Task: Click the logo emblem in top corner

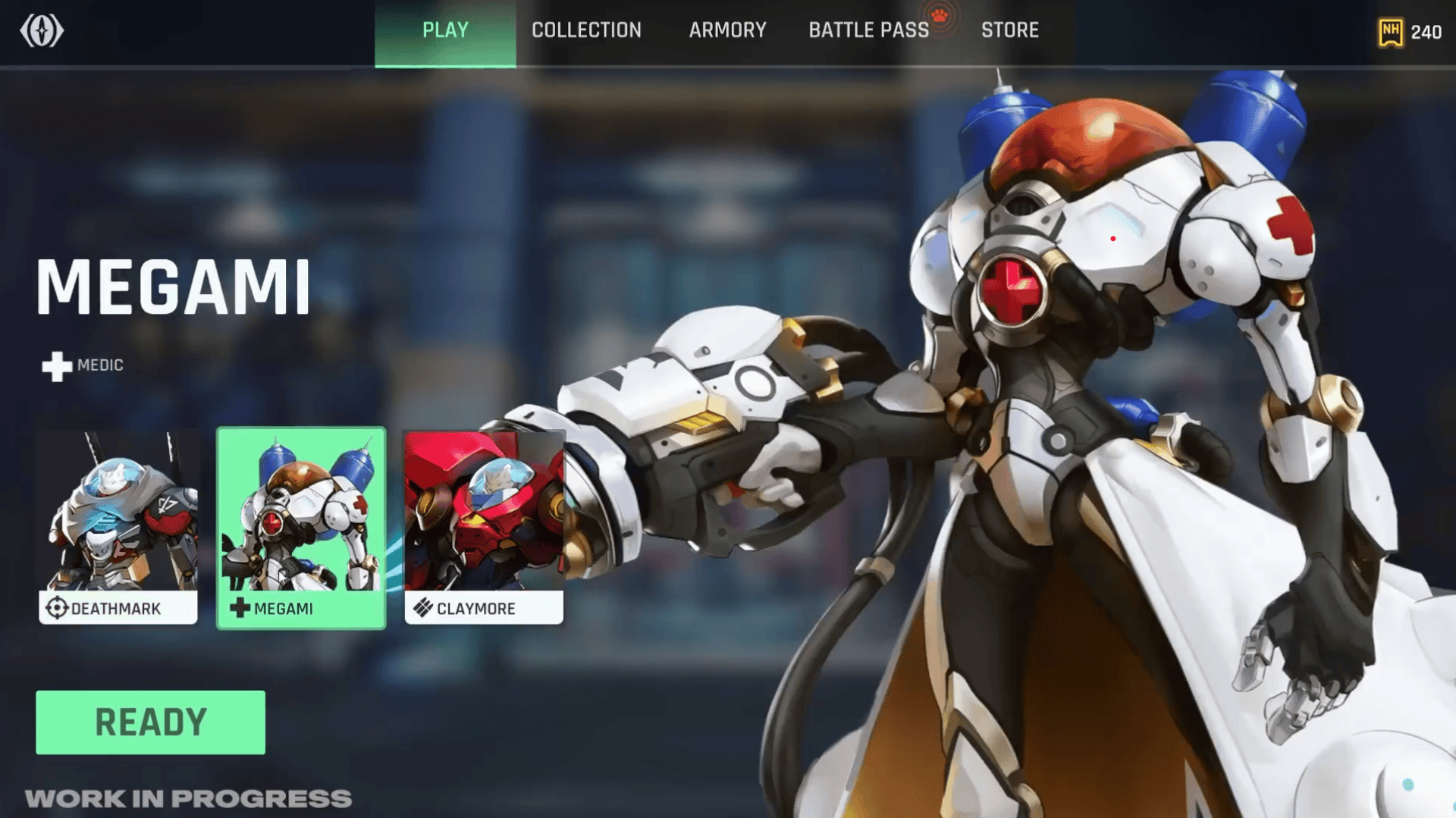Action: (42, 31)
